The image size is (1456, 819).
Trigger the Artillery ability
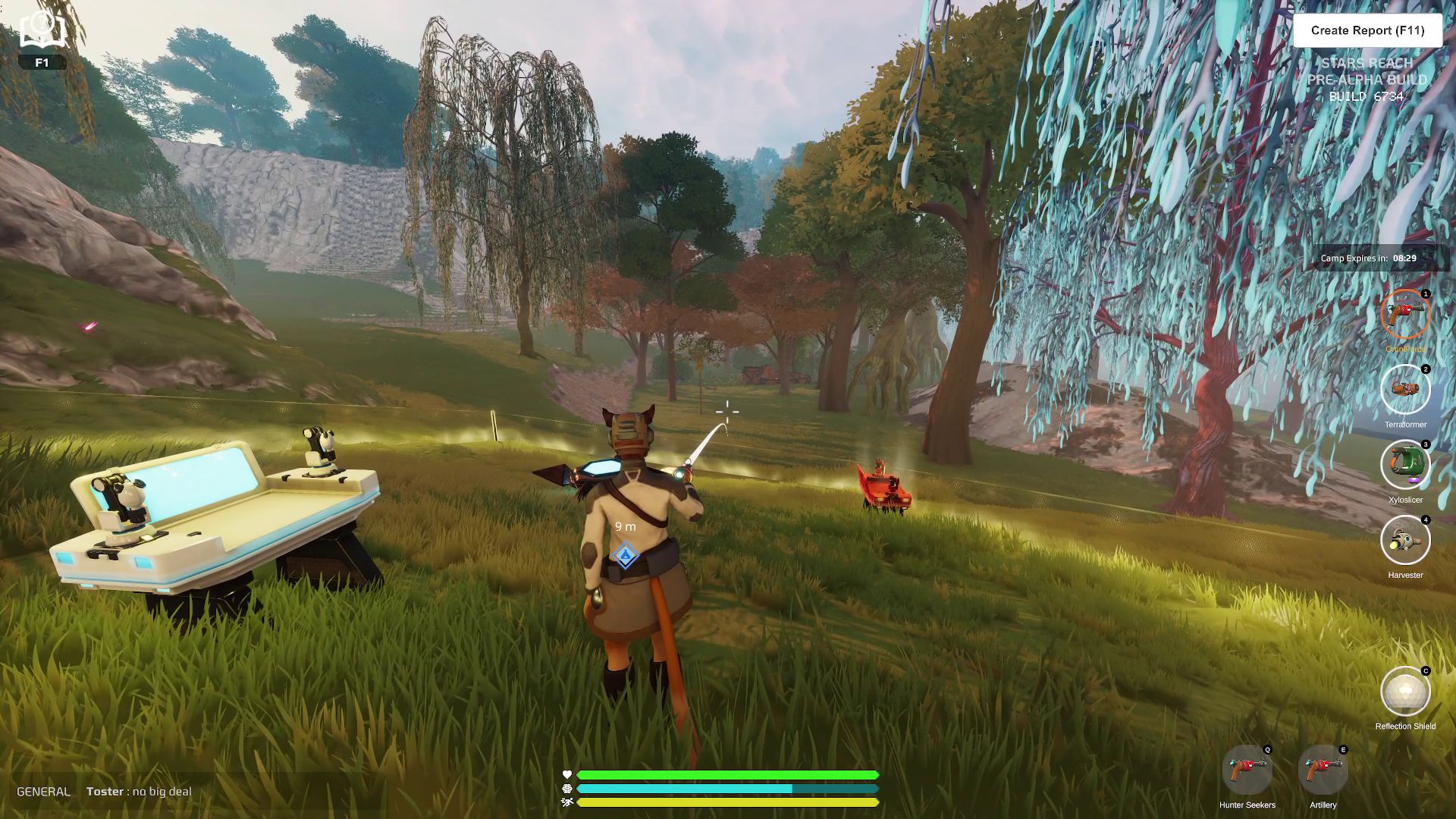1323,770
